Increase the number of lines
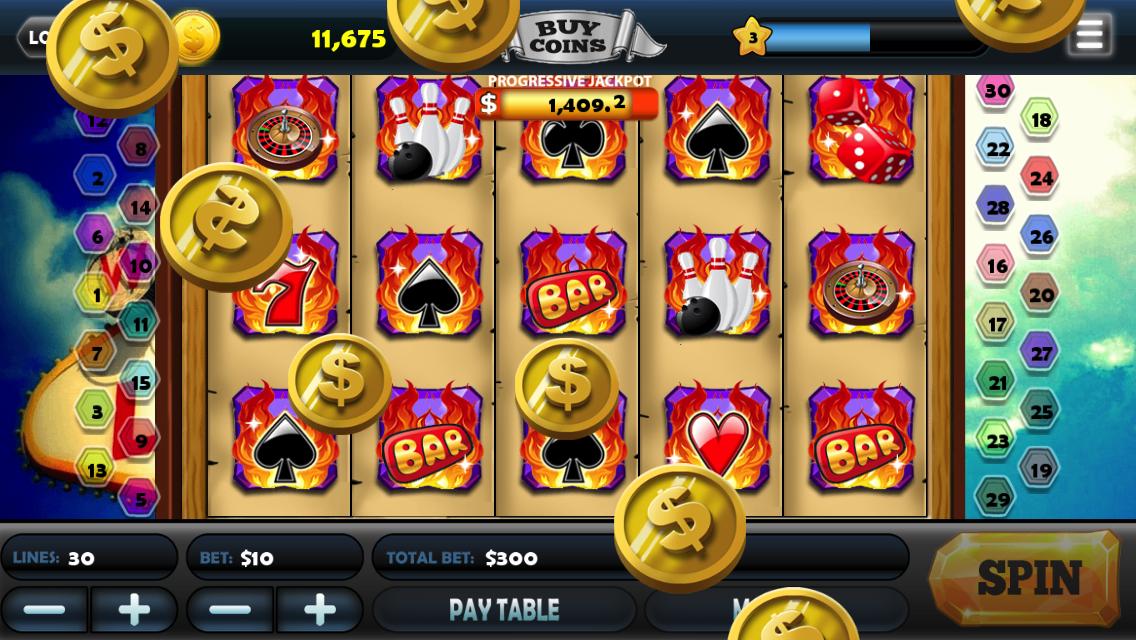Image resolution: width=1136 pixels, height=640 pixels. pos(134,609)
